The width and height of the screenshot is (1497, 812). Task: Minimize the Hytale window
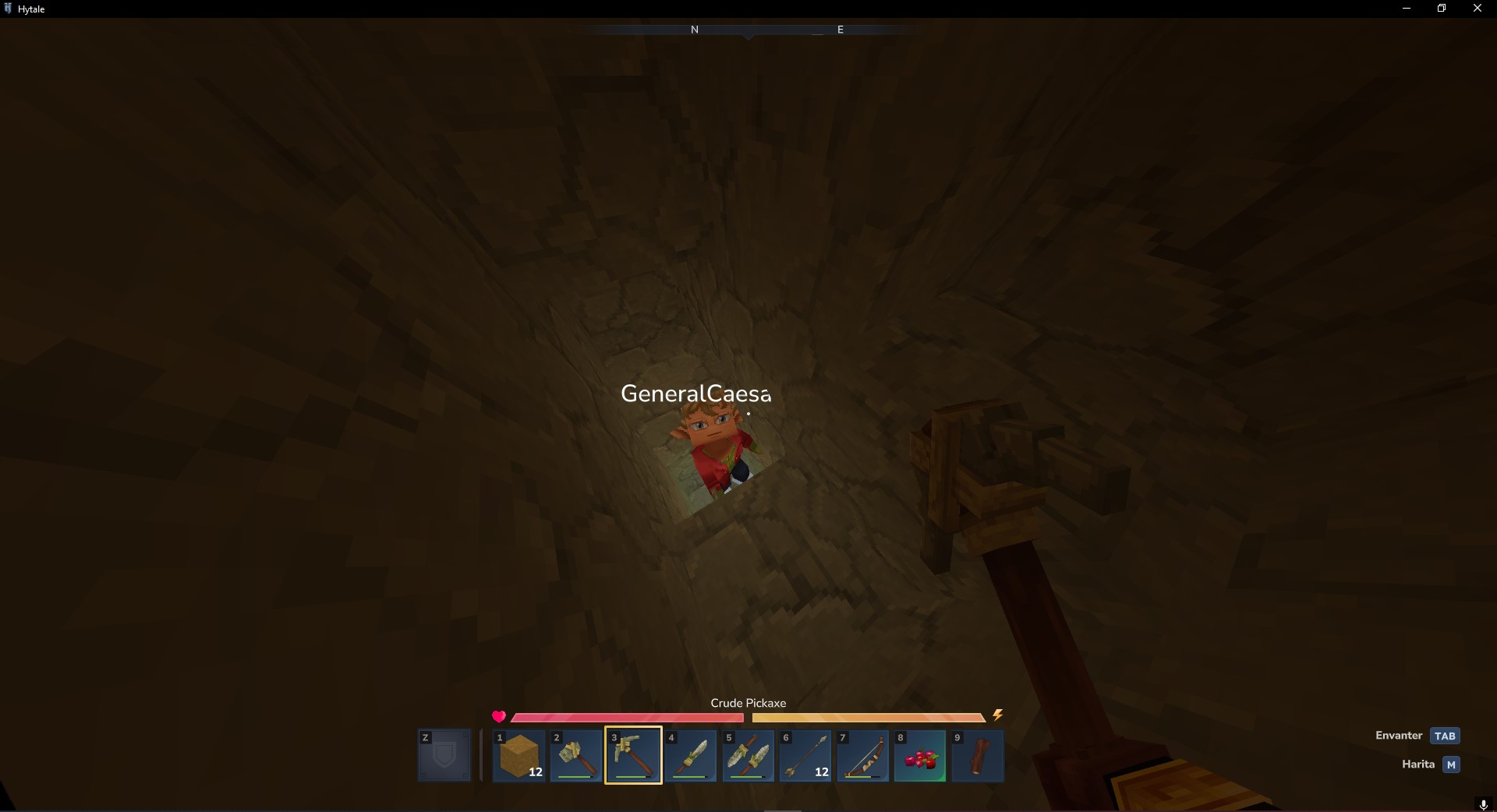[x=1407, y=9]
